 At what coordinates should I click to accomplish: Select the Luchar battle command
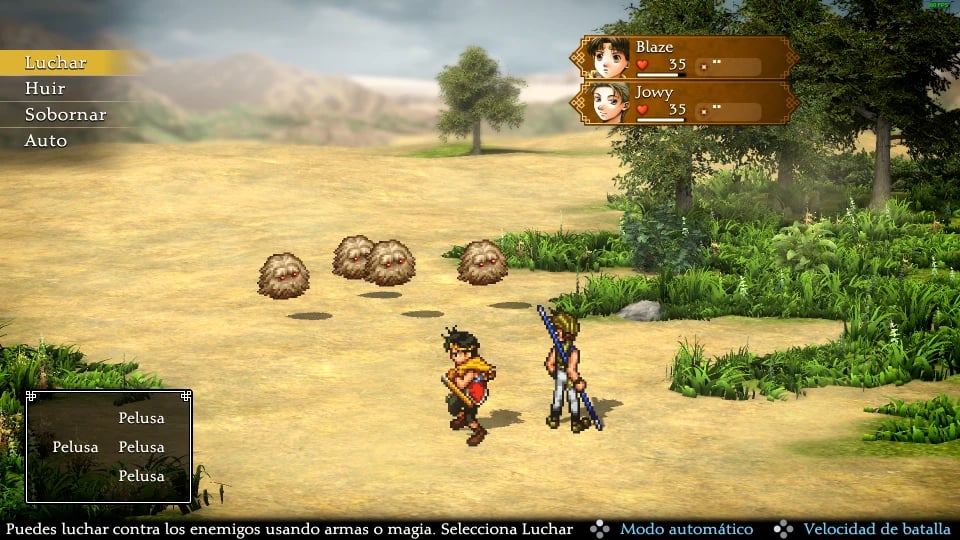click(x=56, y=63)
